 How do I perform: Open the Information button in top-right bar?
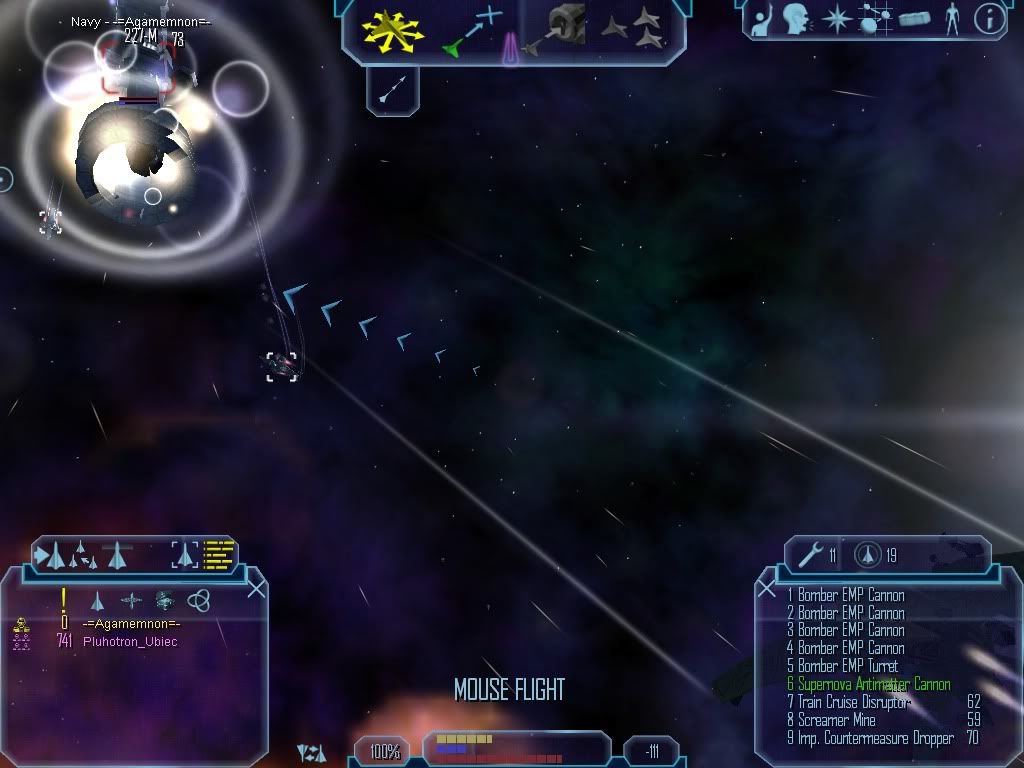tap(989, 19)
